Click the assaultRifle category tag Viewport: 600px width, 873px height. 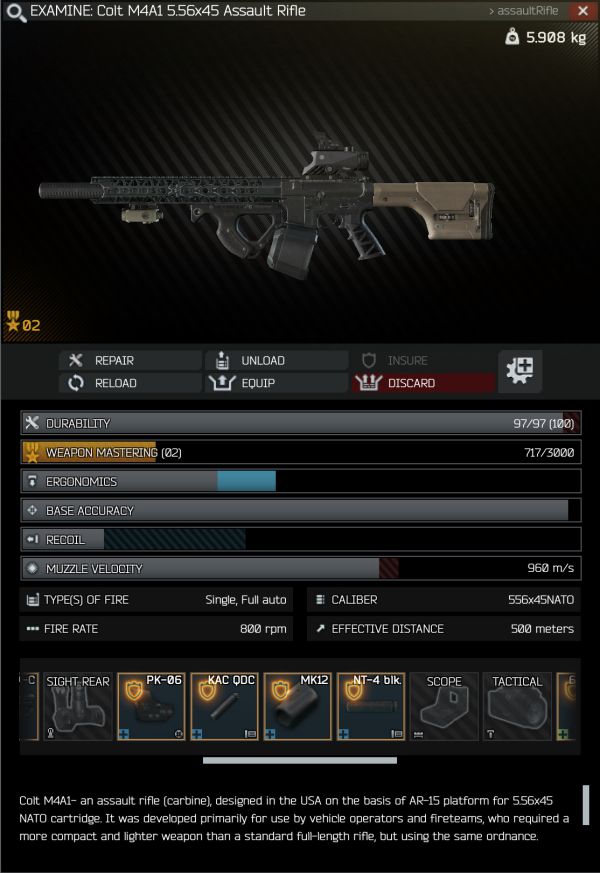click(x=523, y=11)
